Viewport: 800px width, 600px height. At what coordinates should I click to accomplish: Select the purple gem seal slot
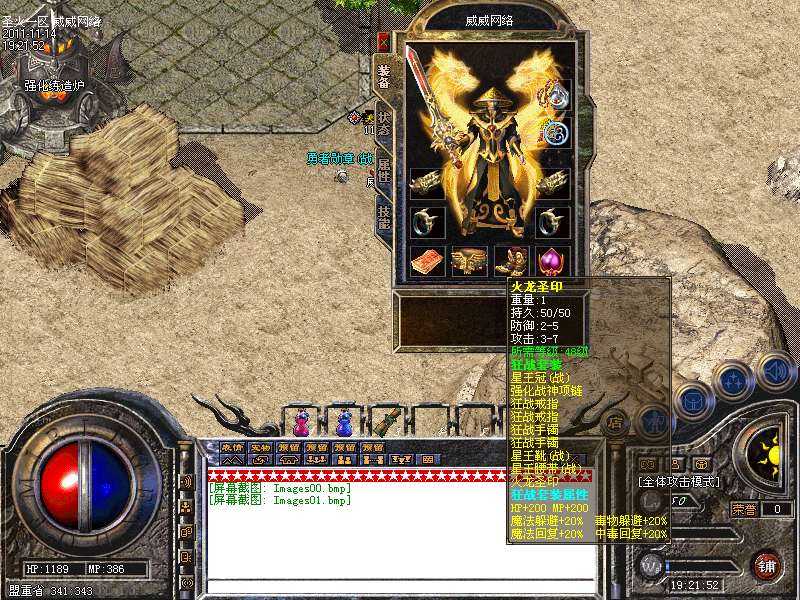[552, 262]
